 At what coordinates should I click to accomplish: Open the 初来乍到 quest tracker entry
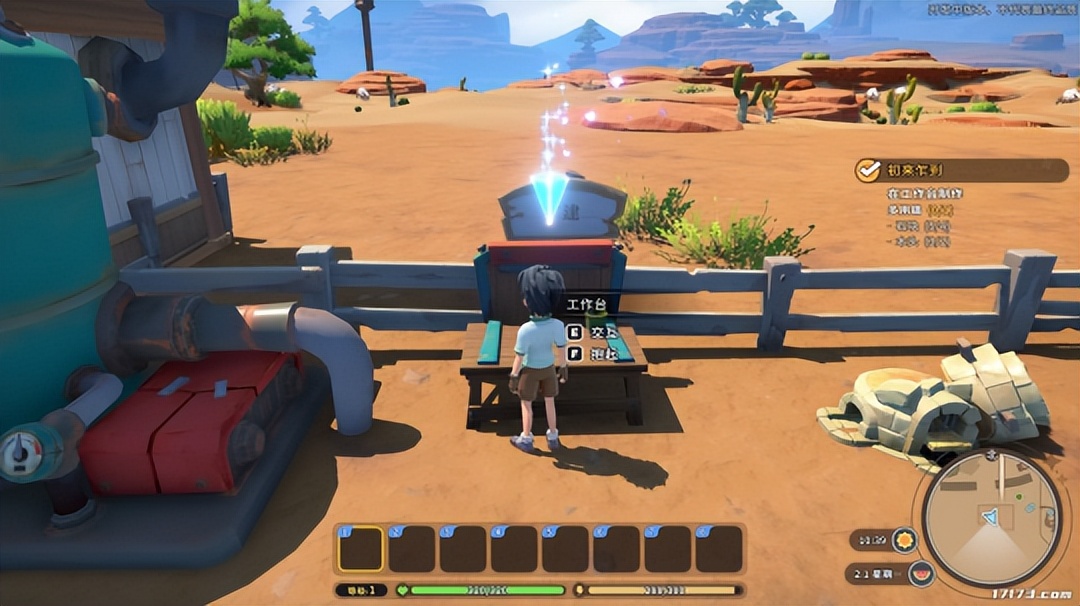[918, 170]
